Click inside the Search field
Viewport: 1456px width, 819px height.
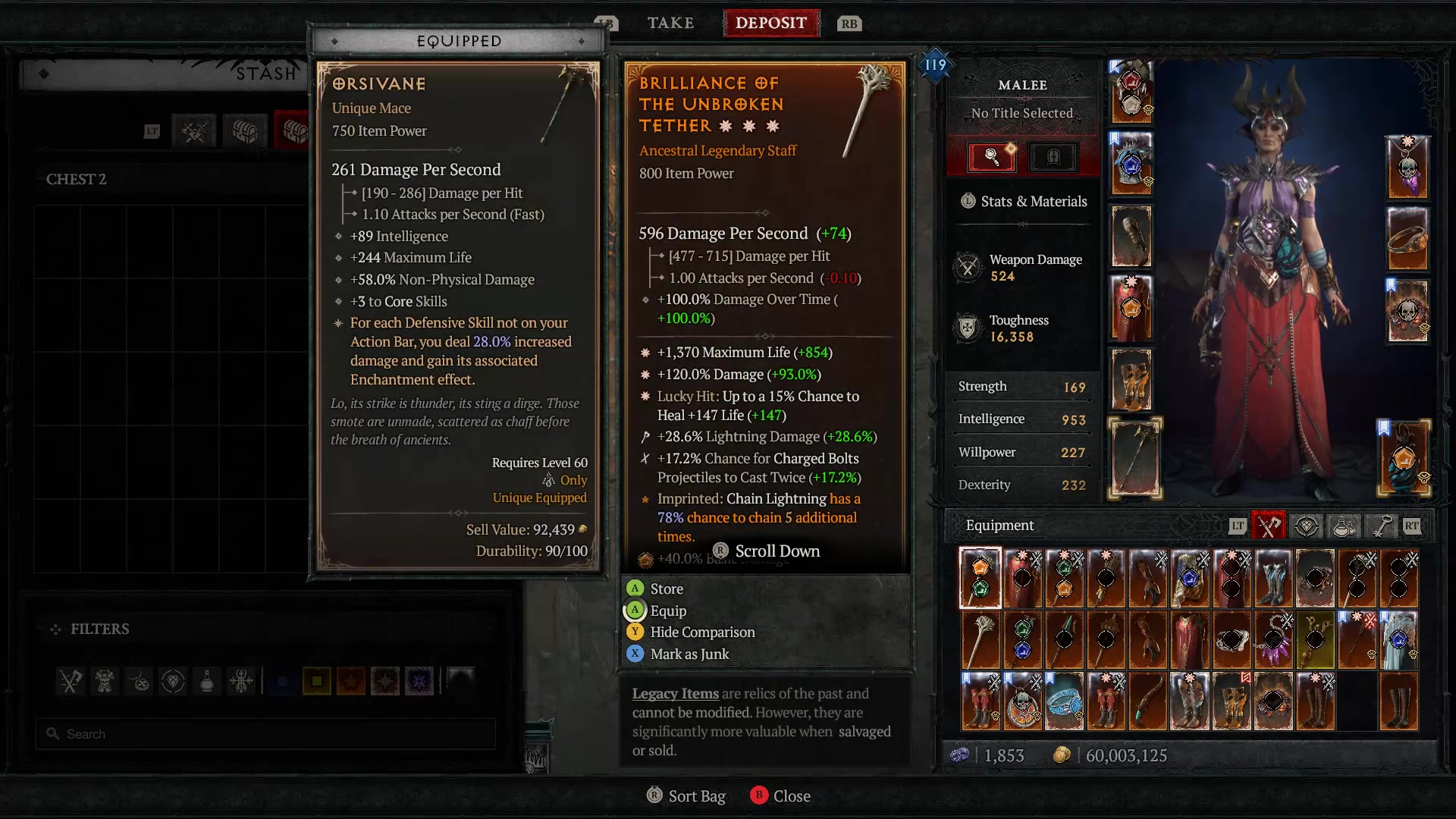(265, 733)
